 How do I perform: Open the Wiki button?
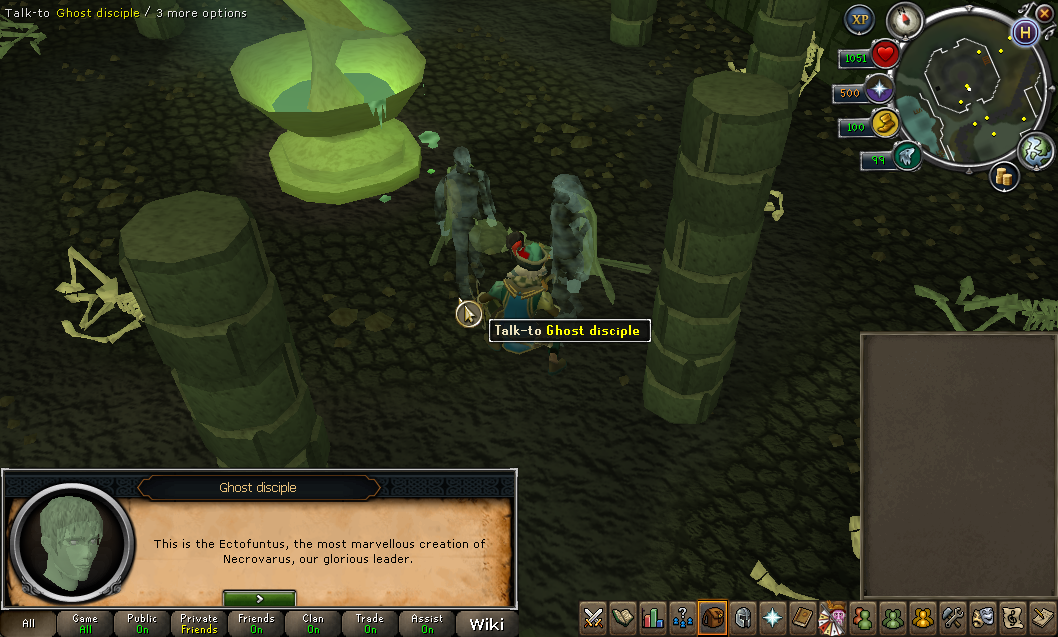click(487, 624)
